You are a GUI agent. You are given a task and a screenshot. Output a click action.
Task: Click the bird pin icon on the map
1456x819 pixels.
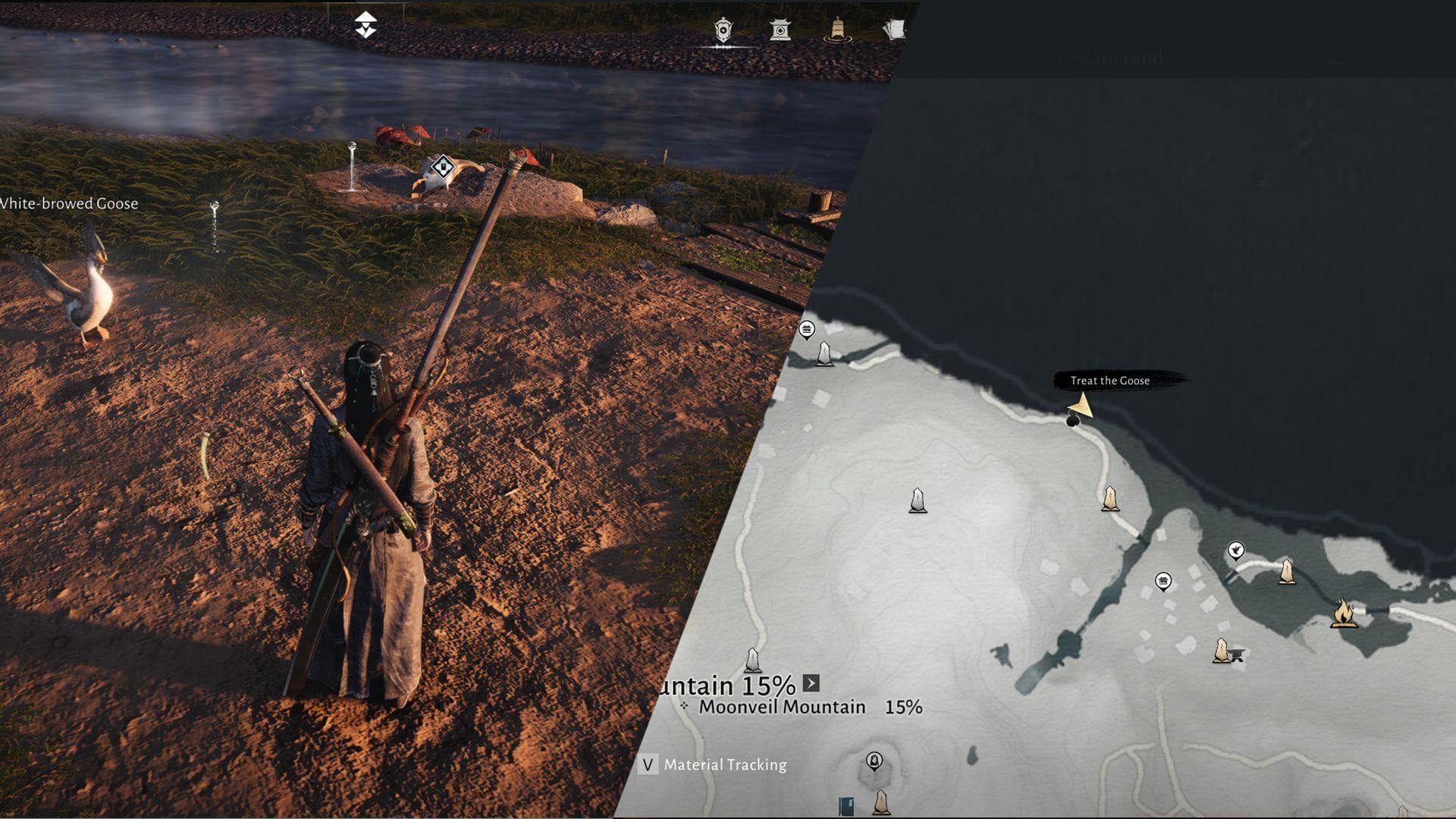(x=1236, y=550)
